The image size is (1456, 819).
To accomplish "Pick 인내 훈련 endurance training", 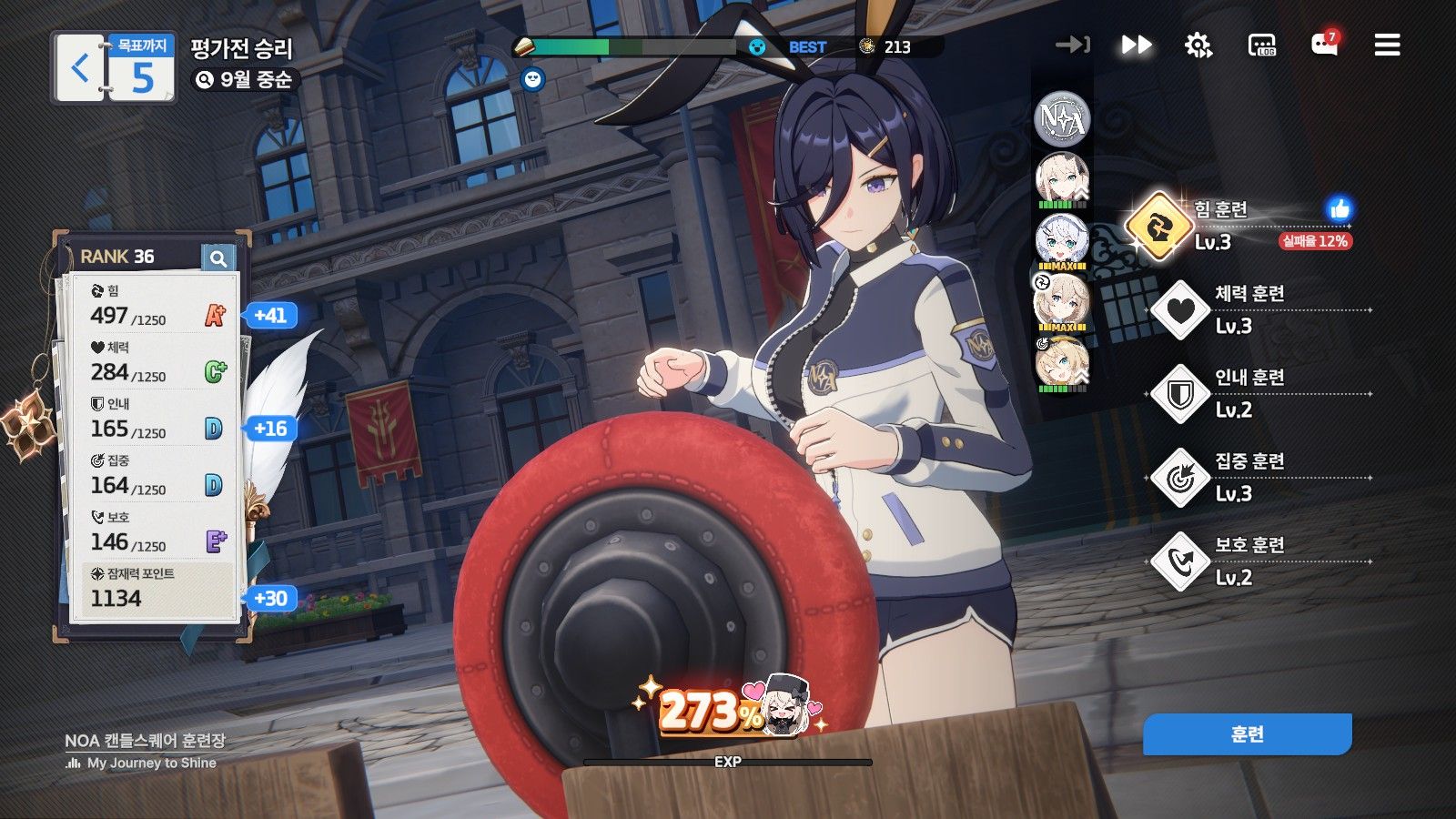I will pyautogui.click(x=1180, y=394).
